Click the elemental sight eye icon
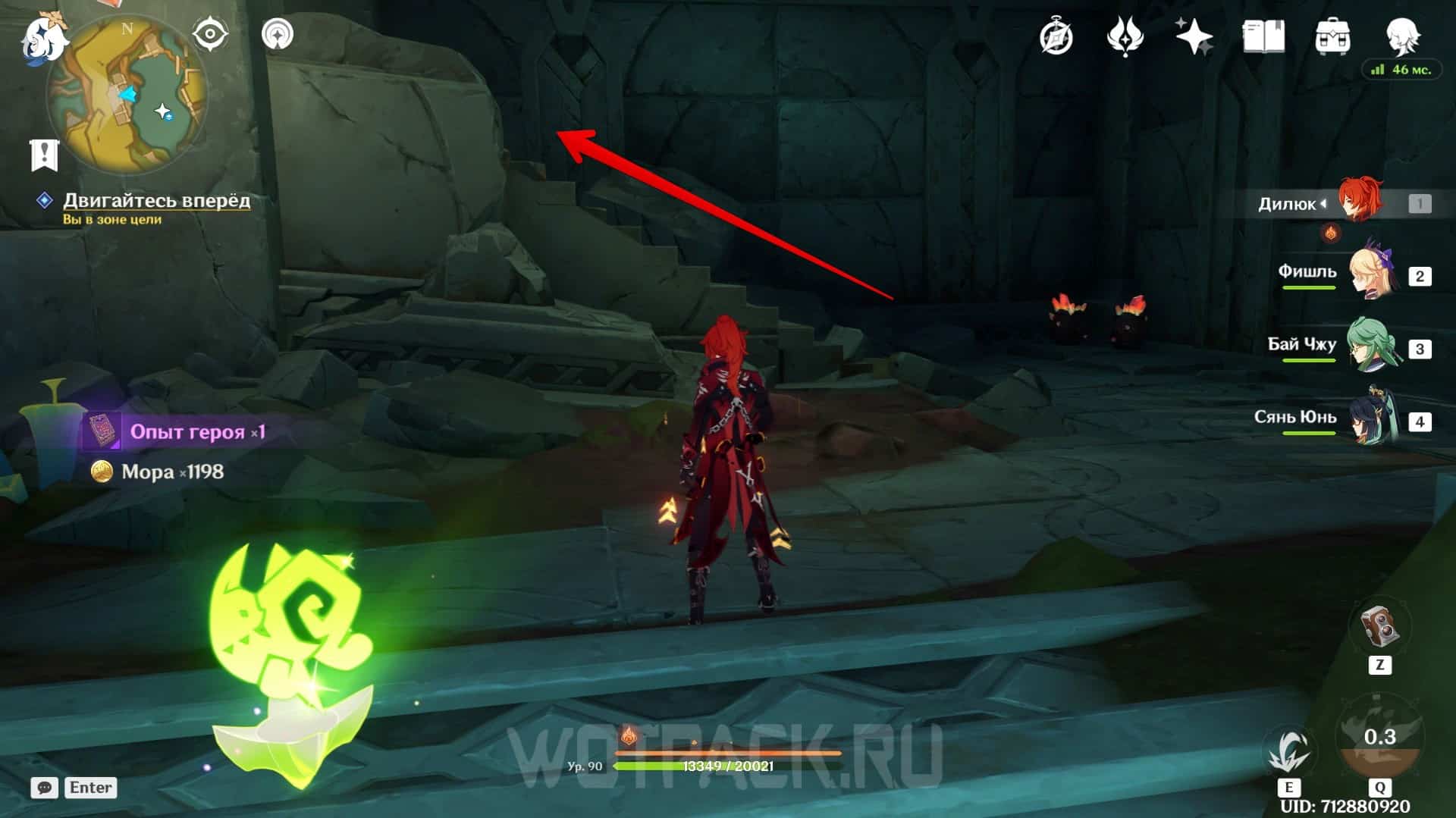1456x818 pixels. click(210, 34)
